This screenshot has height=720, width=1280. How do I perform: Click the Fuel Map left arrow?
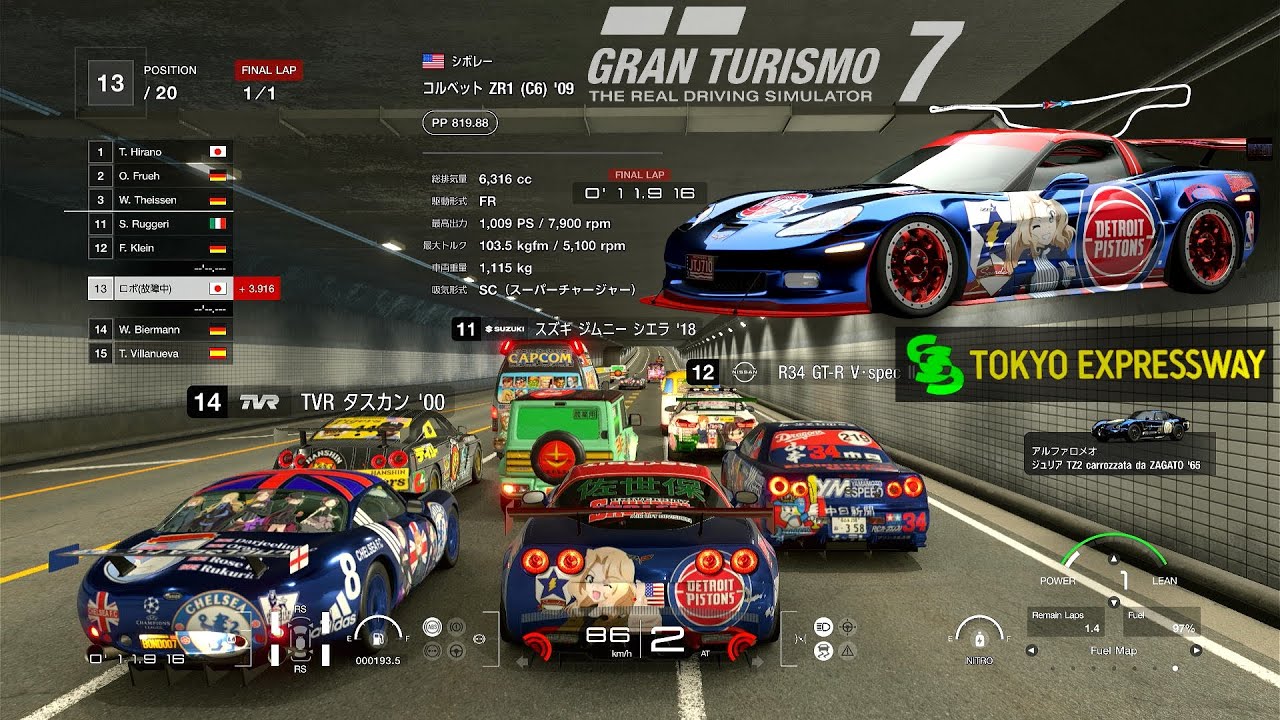pyautogui.click(x=1031, y=648)
